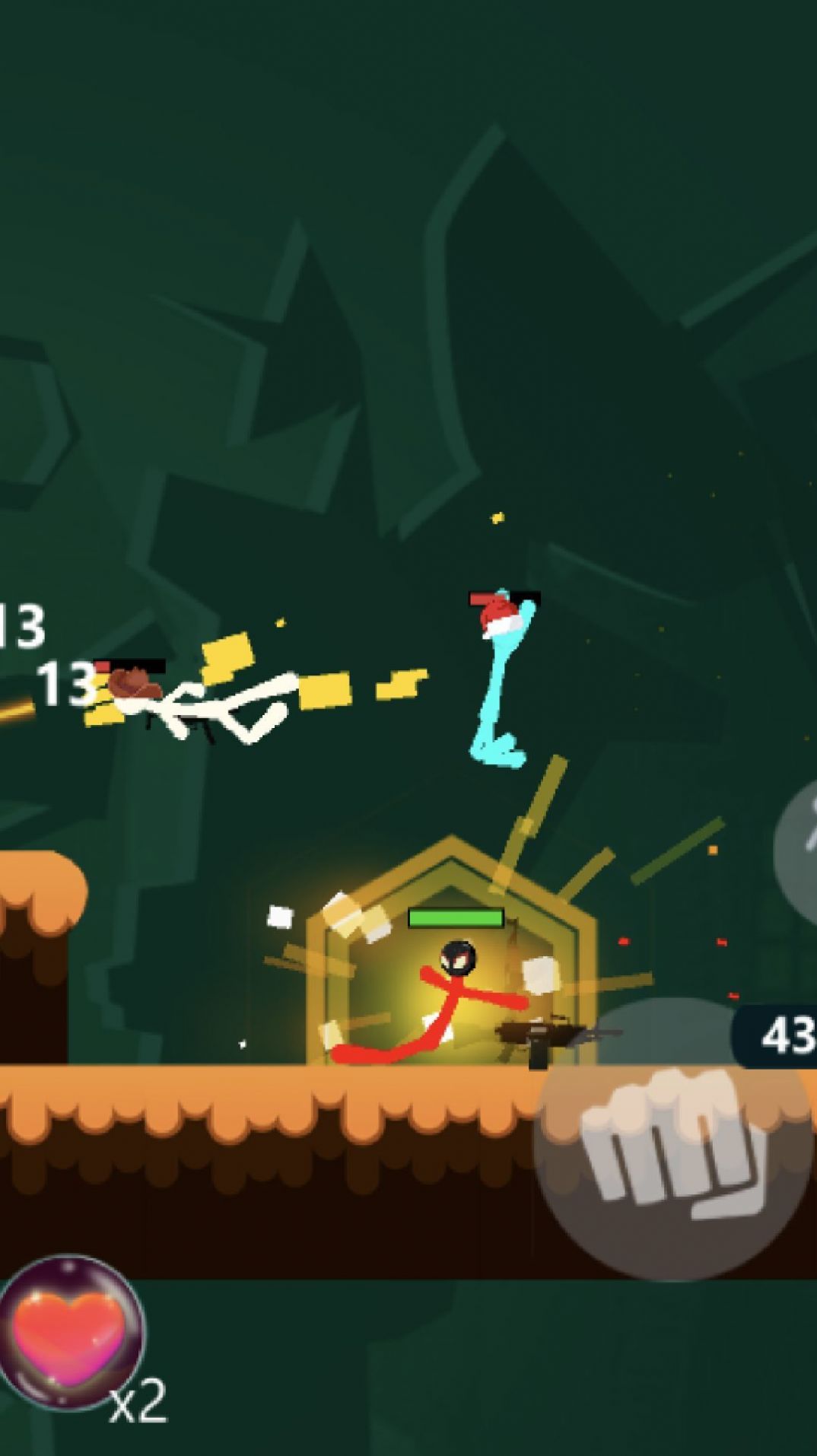Tap the stickman jump button
Screen dimensions: 817x1456
pyautogui.click(x=800, y=847)
